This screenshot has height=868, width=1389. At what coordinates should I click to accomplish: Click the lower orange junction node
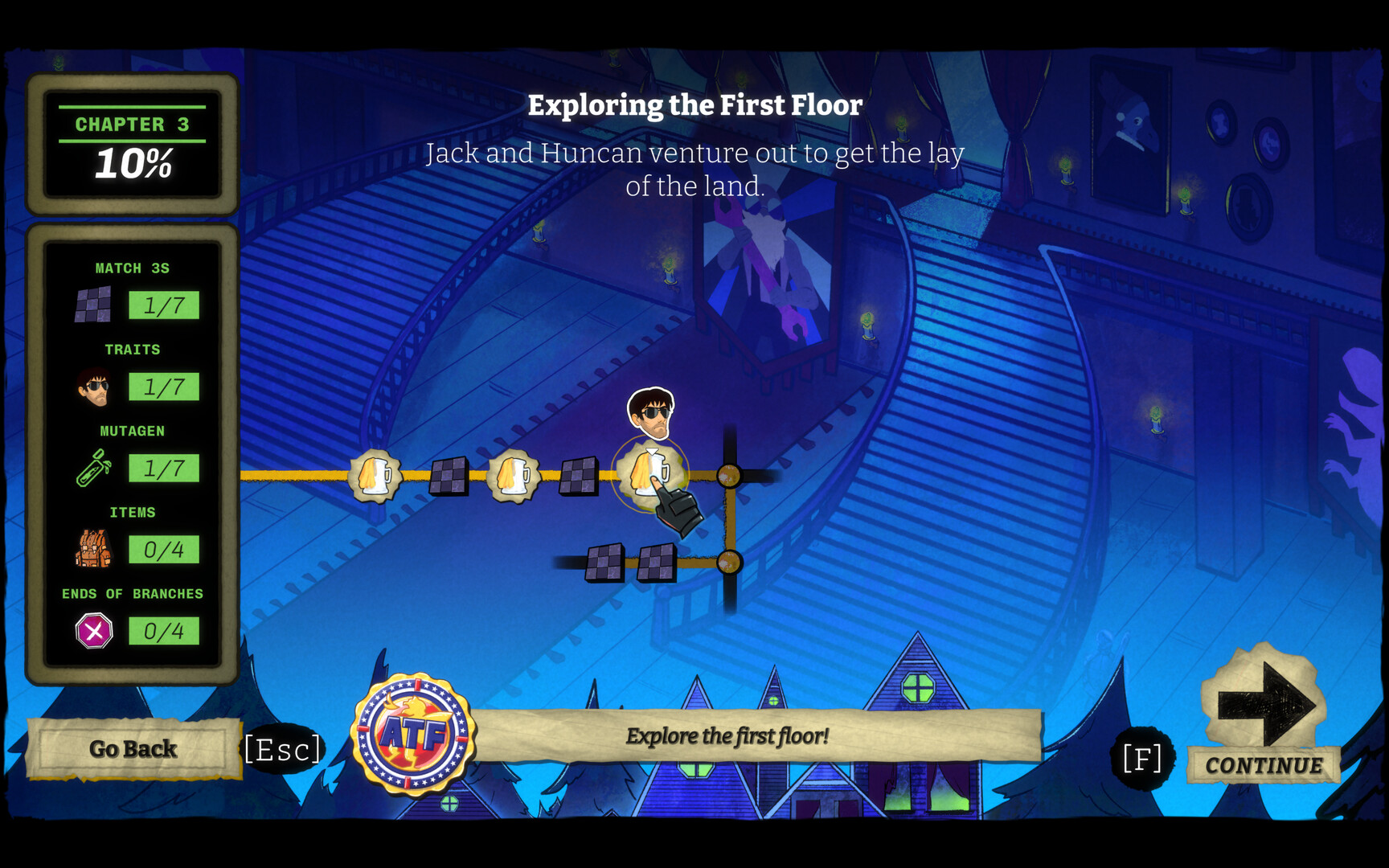point(729,562)
